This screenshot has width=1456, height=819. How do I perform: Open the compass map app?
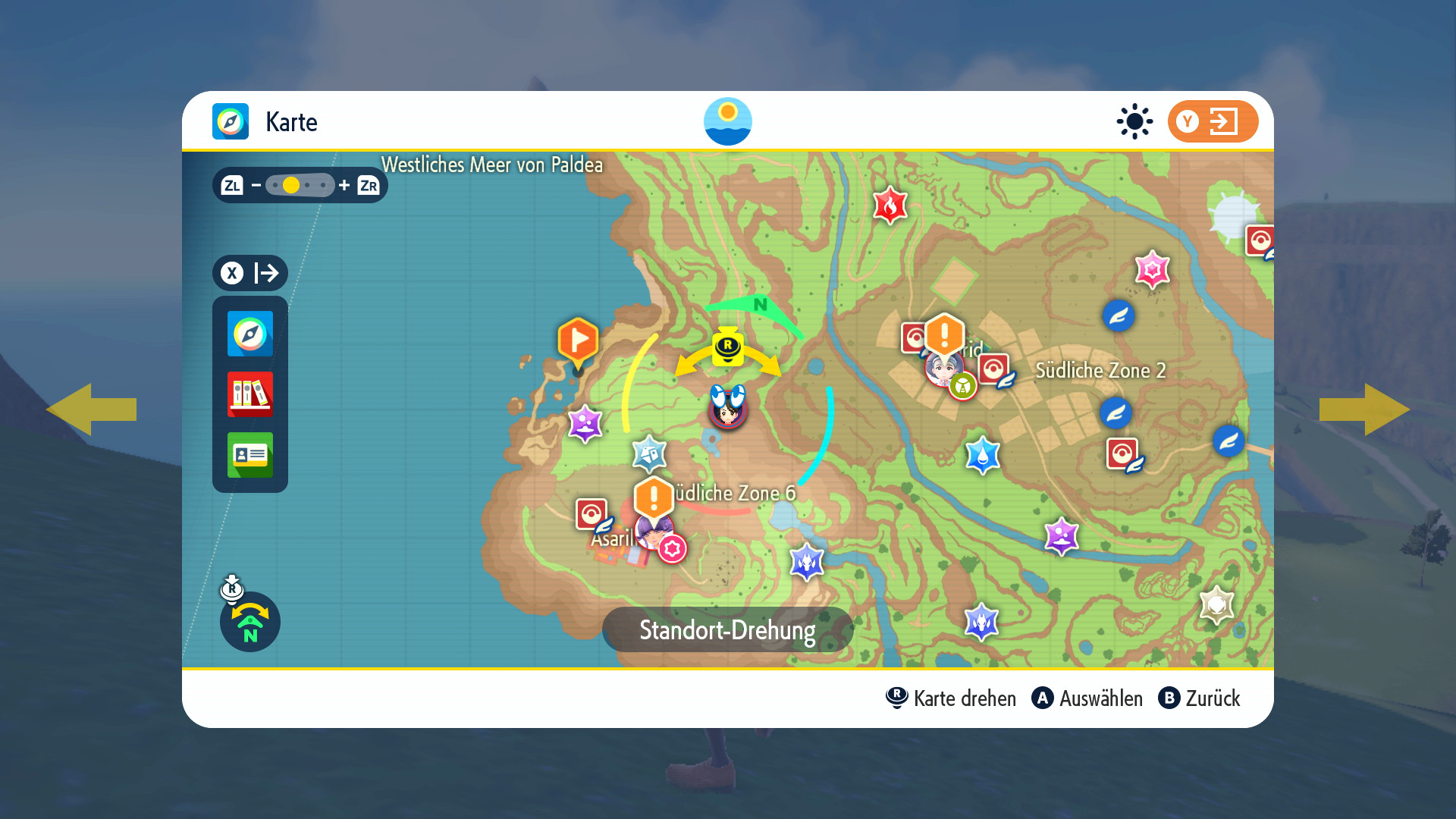(x=250, y=334)
